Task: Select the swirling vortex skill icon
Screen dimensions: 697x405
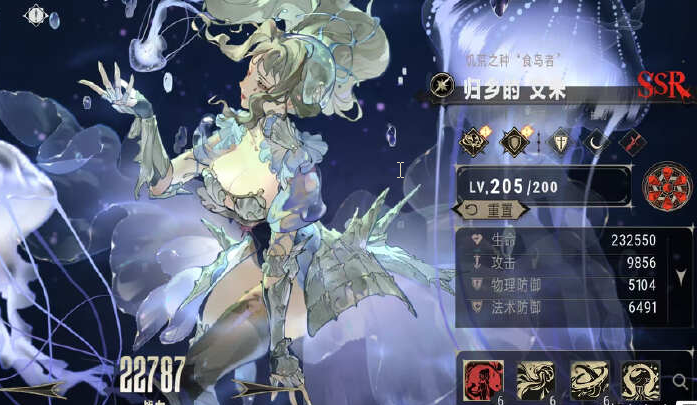Action: point(535,380)
